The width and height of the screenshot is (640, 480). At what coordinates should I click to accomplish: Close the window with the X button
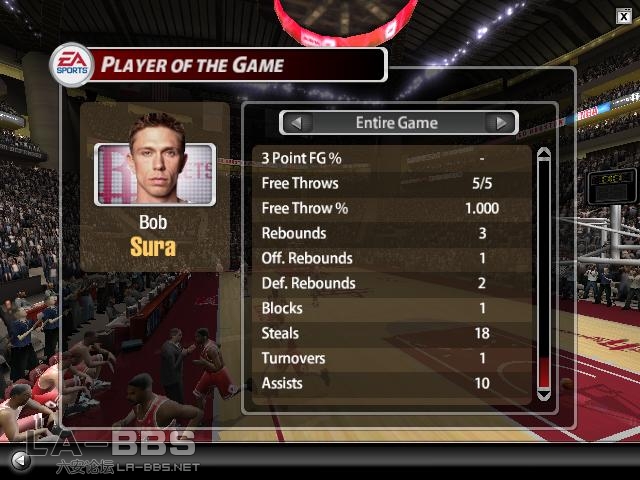[624, 13]
